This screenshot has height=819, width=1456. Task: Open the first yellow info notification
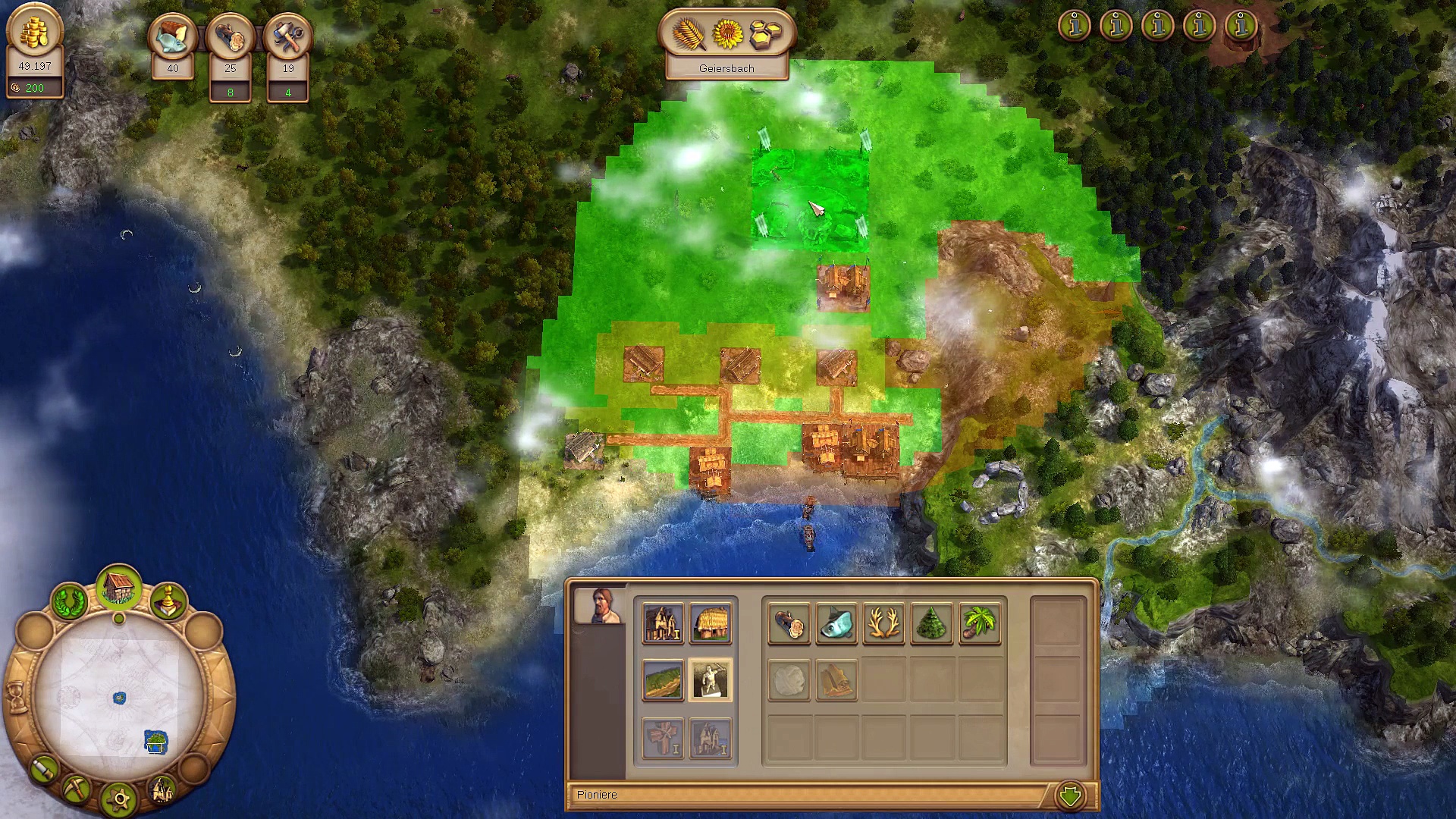[x=1075, y=26]
